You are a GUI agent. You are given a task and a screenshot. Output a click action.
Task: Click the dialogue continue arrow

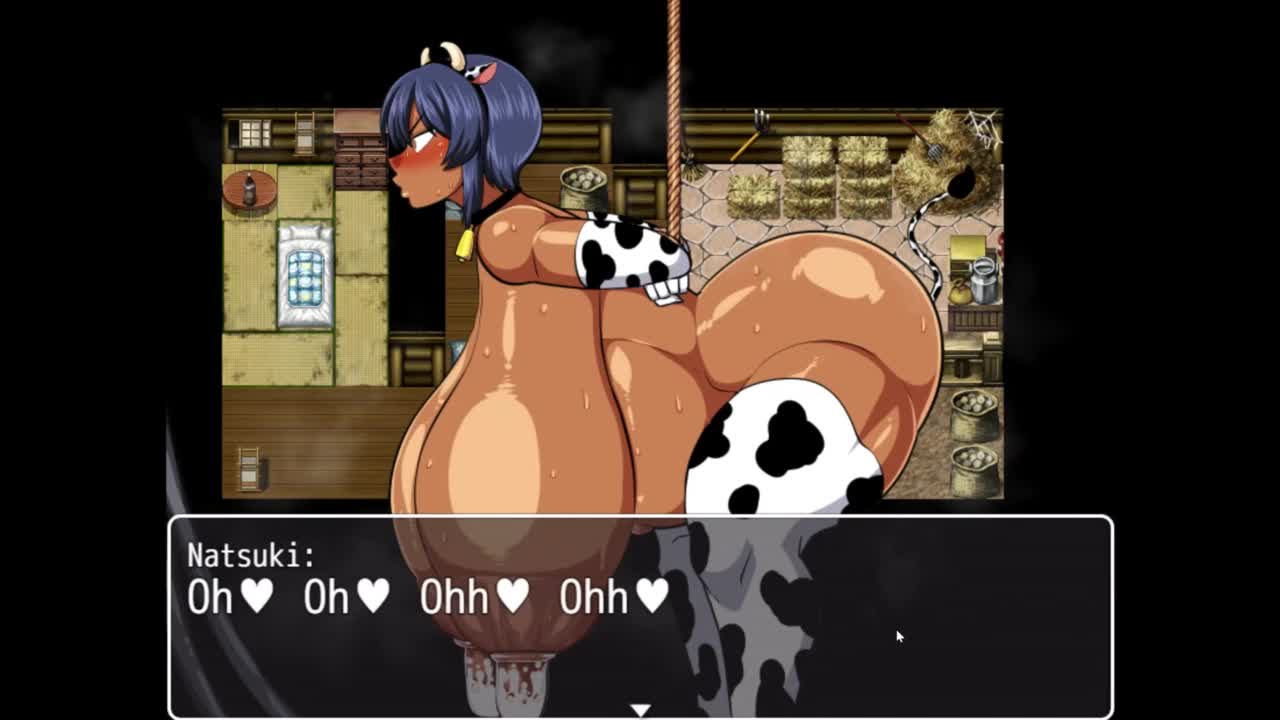(640, 709)
